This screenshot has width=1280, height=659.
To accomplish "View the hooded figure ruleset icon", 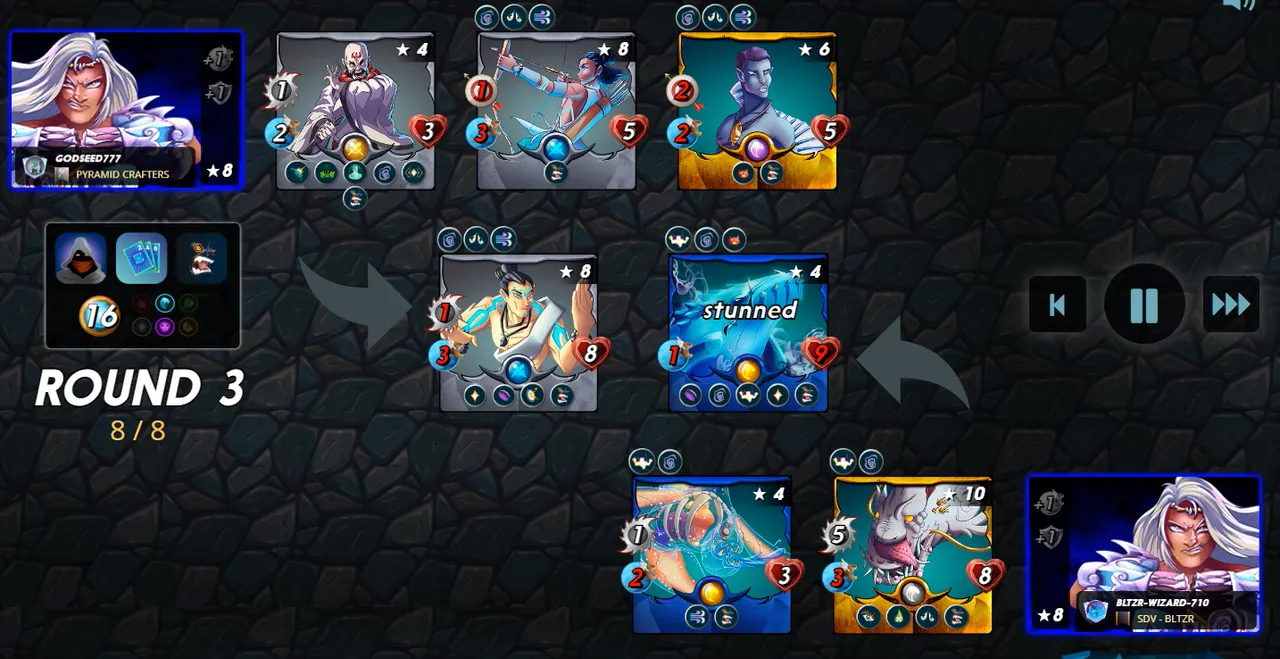I will tap(81, 259).
